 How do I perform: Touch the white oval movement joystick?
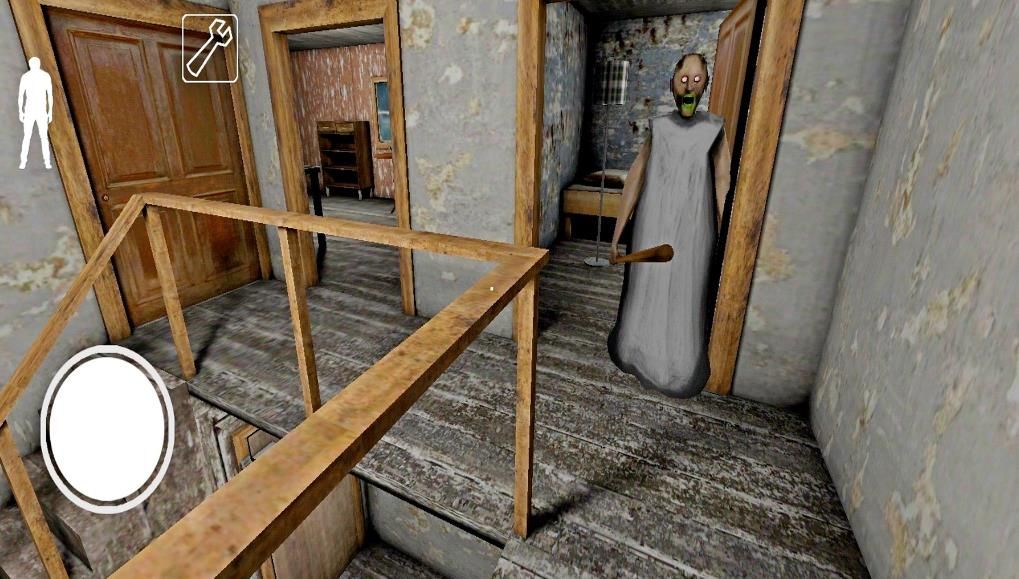(107, 429)
